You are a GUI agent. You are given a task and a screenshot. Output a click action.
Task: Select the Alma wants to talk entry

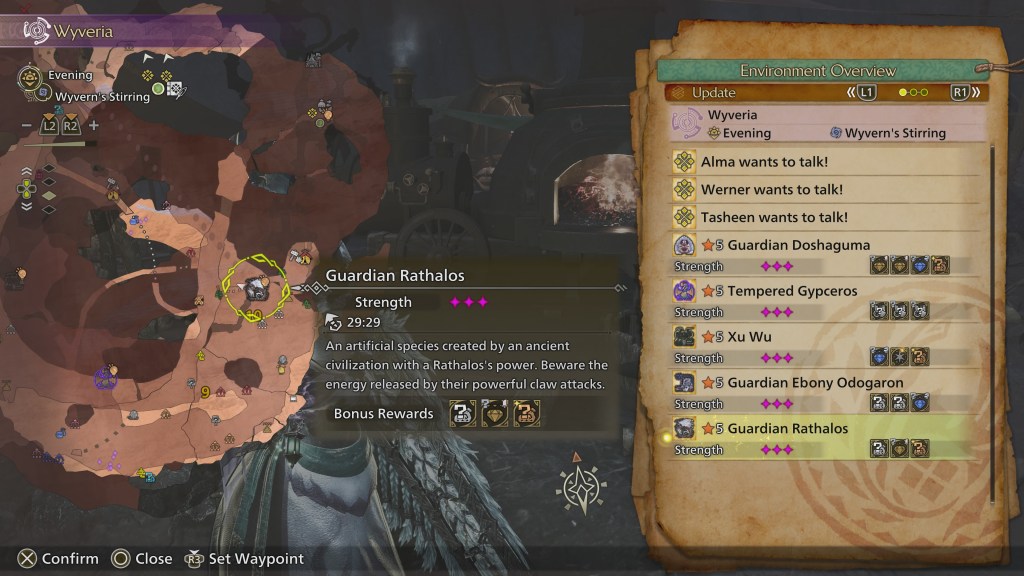point(765,161)
